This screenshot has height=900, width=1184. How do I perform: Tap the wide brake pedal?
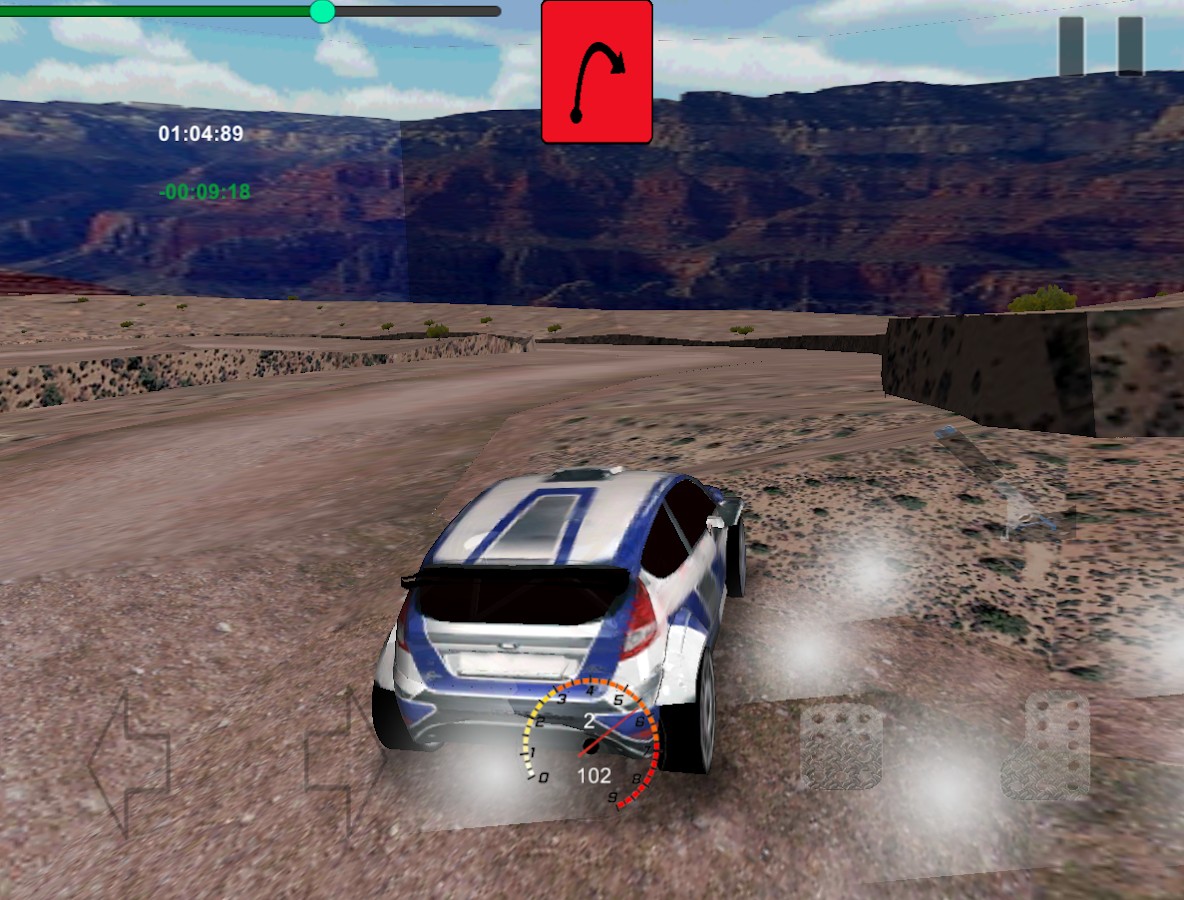point(842,747)
